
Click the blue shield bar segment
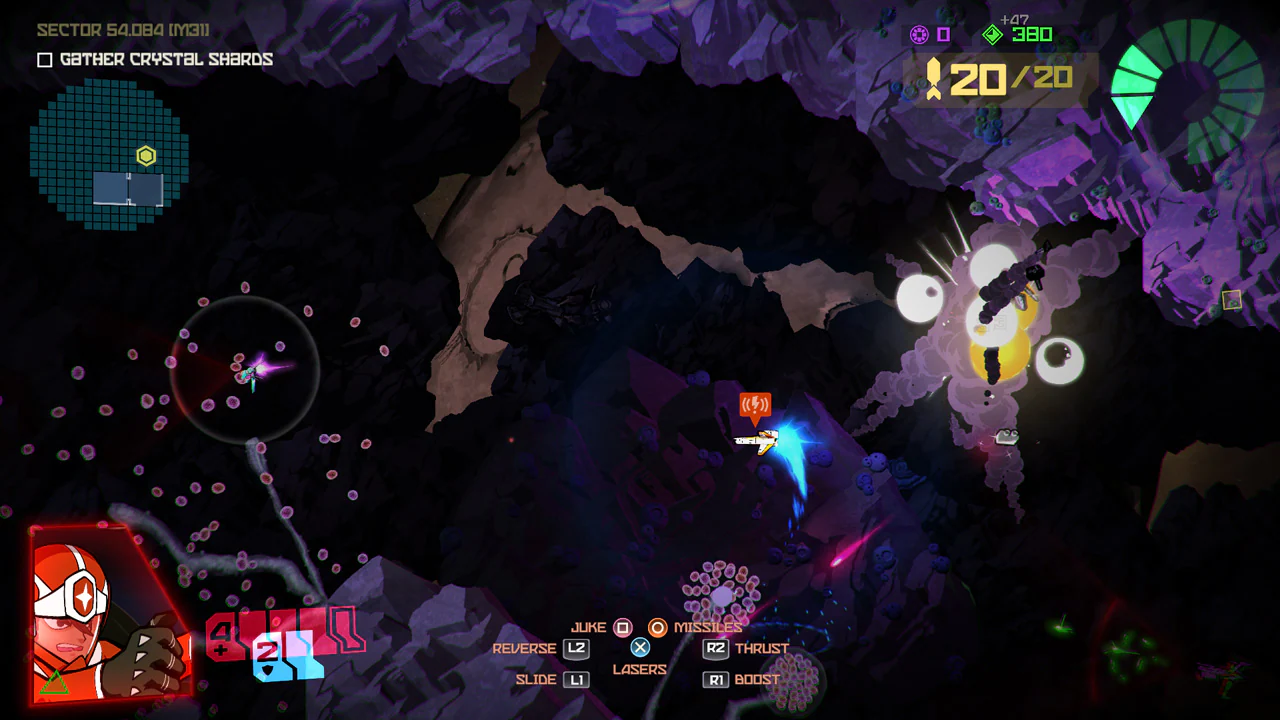click(300, 655)
